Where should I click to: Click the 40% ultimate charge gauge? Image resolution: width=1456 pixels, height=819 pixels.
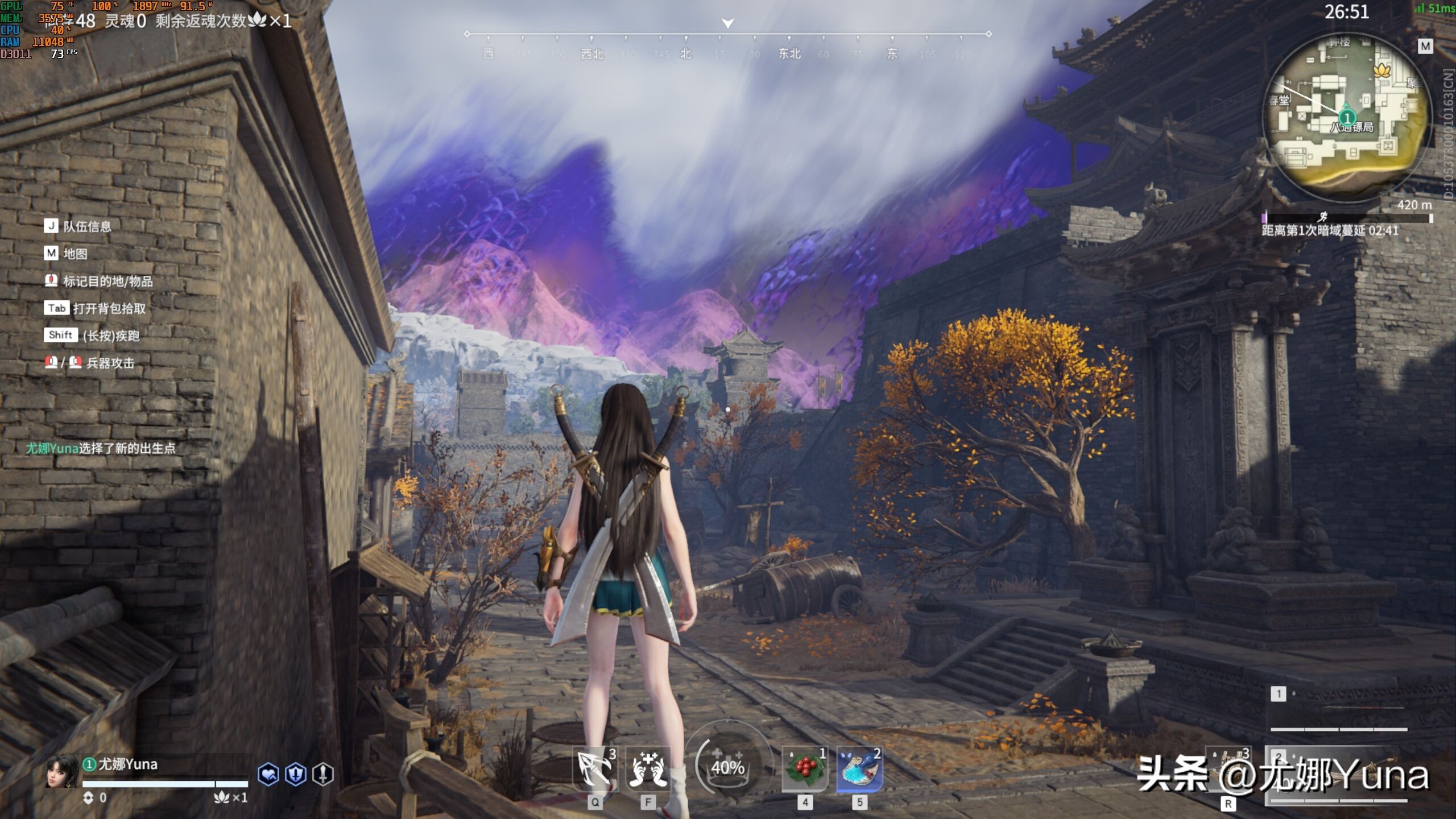[x=727, y=767]
